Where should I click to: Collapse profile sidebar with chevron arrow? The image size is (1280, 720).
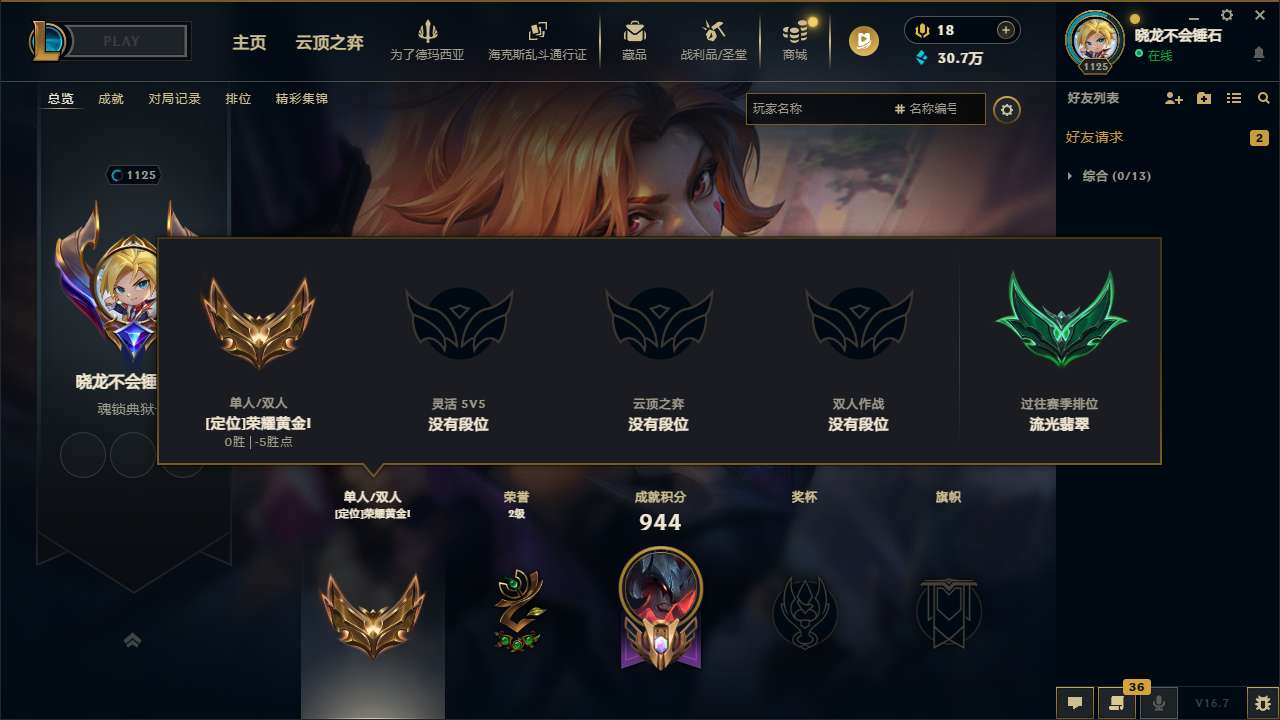click(x=133, y=639)
